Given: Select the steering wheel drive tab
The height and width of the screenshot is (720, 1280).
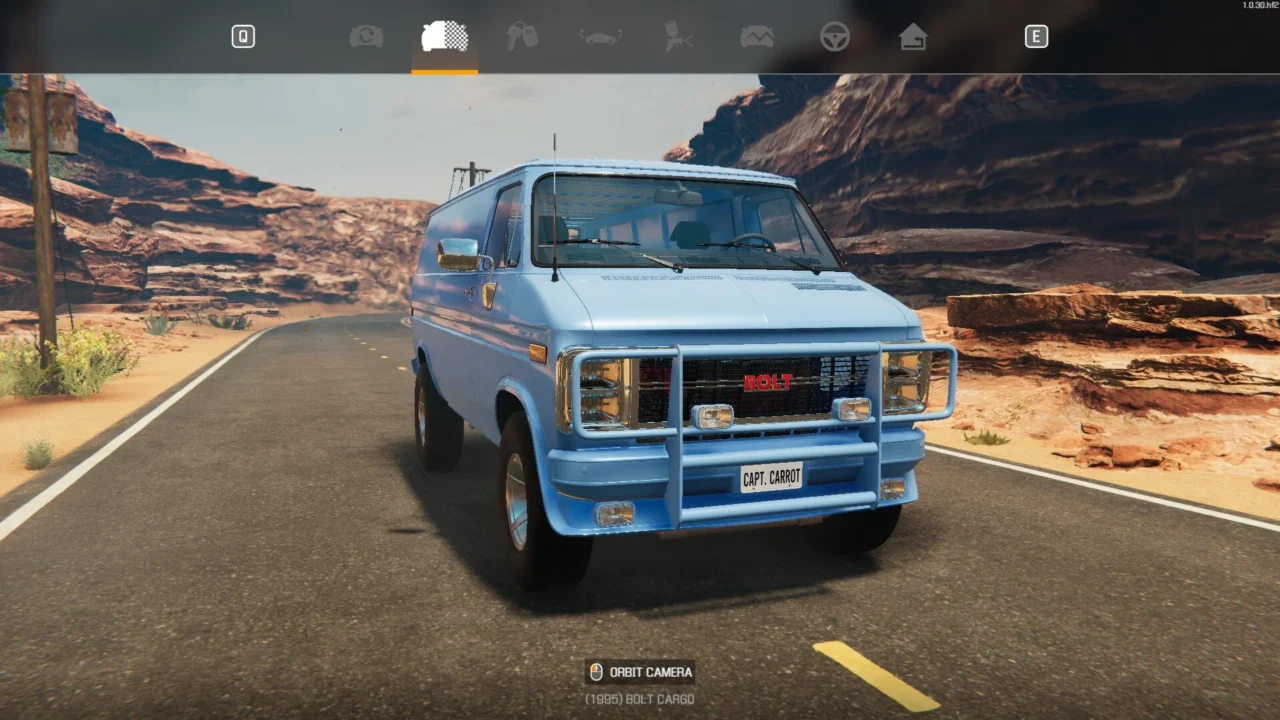Looking at the screenshot, I should 834,37.
